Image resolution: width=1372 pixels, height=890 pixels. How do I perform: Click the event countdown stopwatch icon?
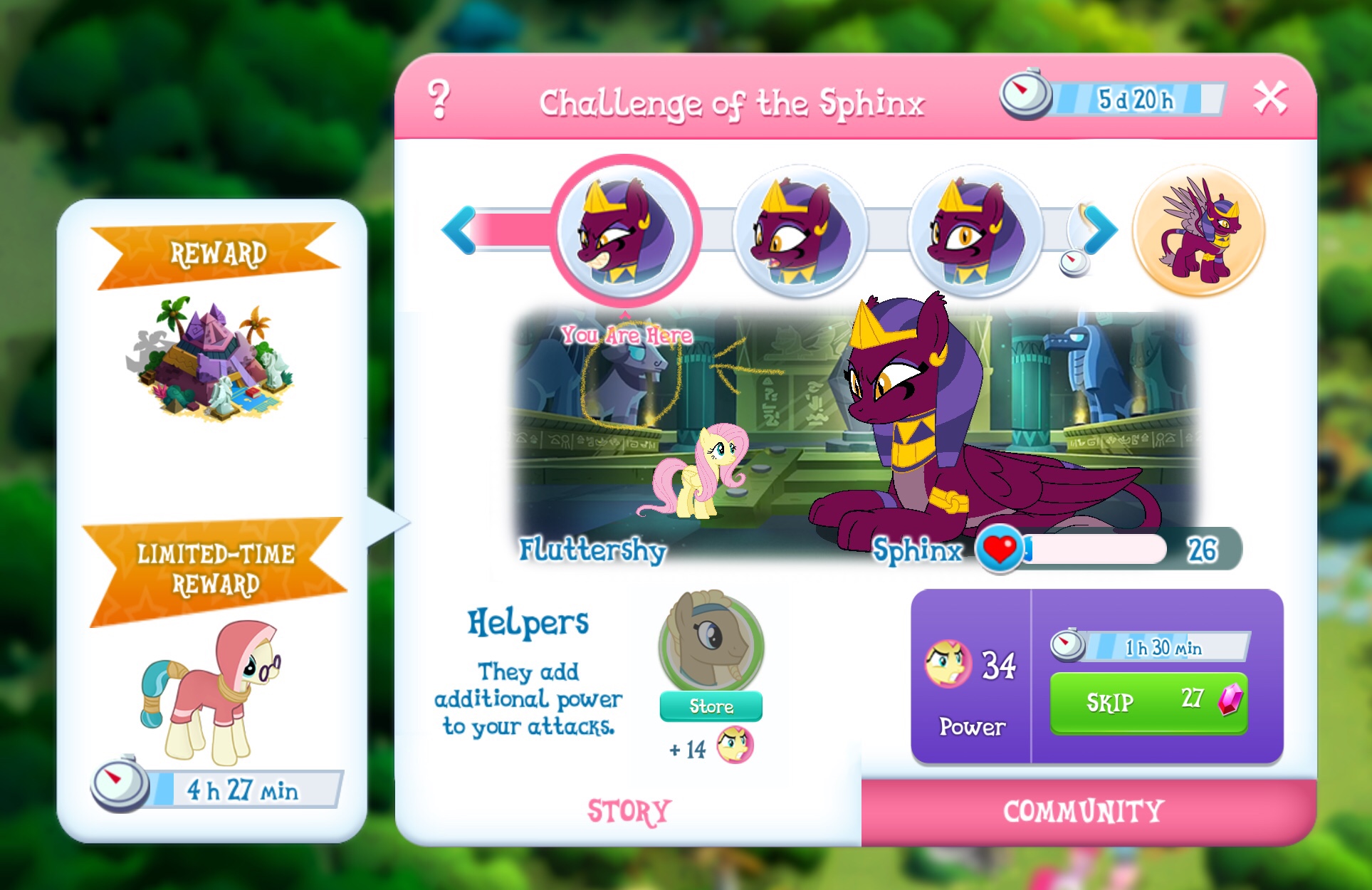tap(1026, 93)
